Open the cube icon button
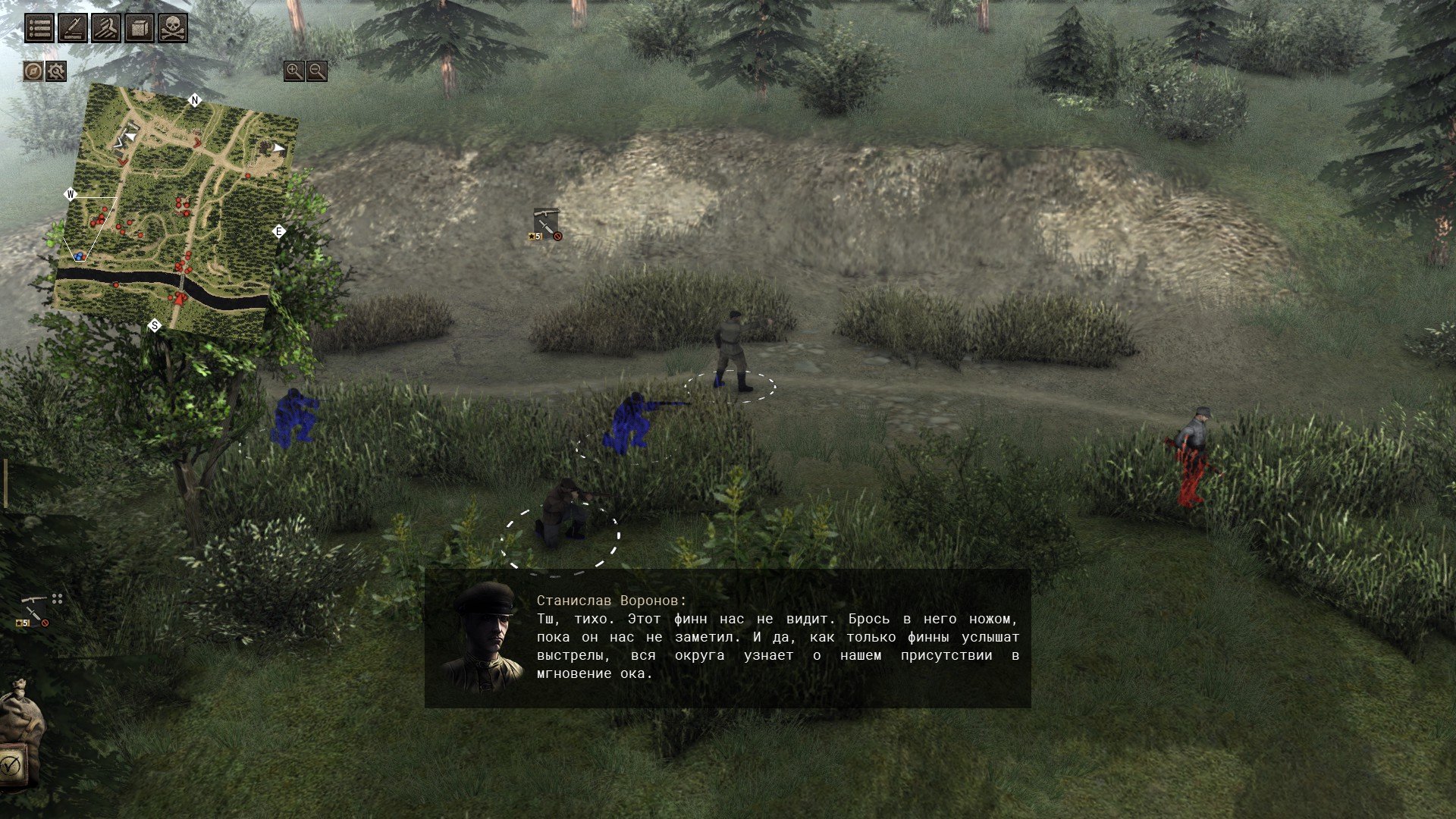Viewport: 1456px width, 819px height. [140, 28]
